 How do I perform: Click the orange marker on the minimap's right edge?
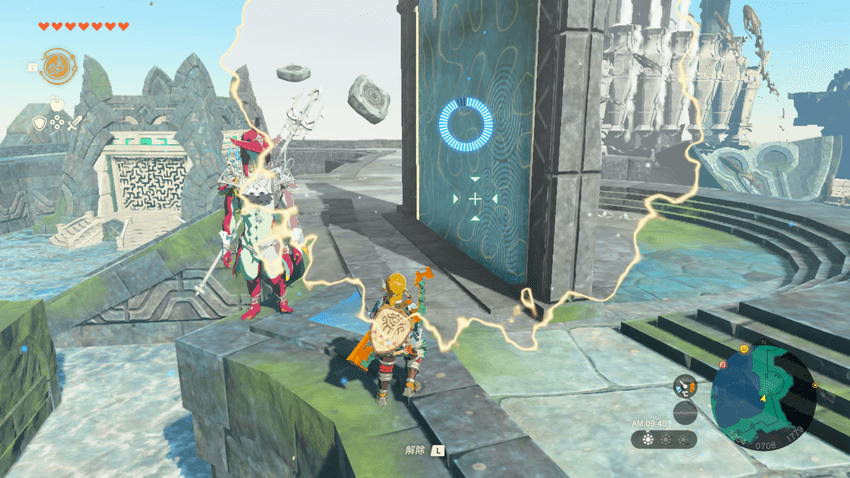(x=817, y=385)
